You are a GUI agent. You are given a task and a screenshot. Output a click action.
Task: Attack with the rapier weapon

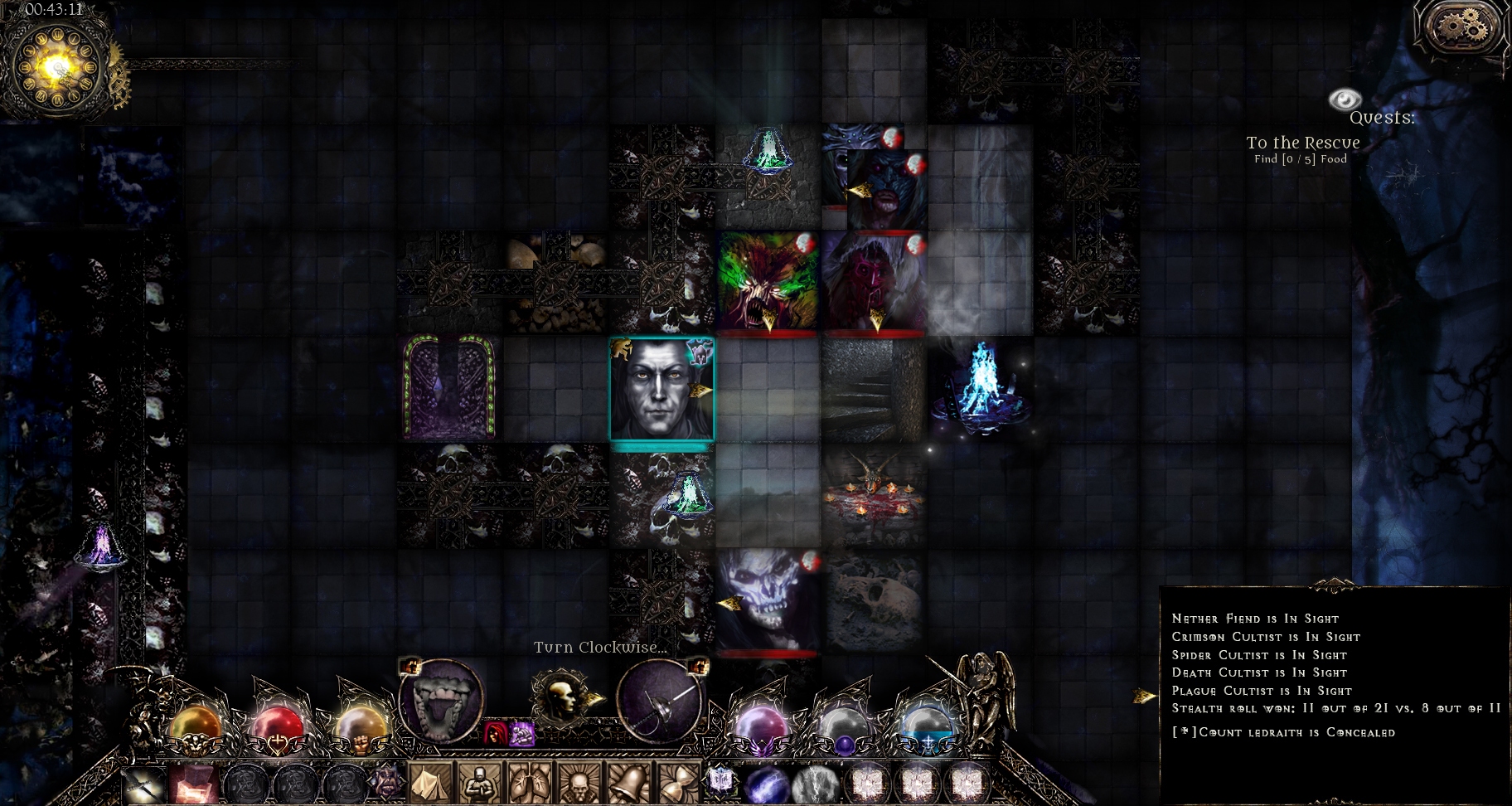coord(661,702)
